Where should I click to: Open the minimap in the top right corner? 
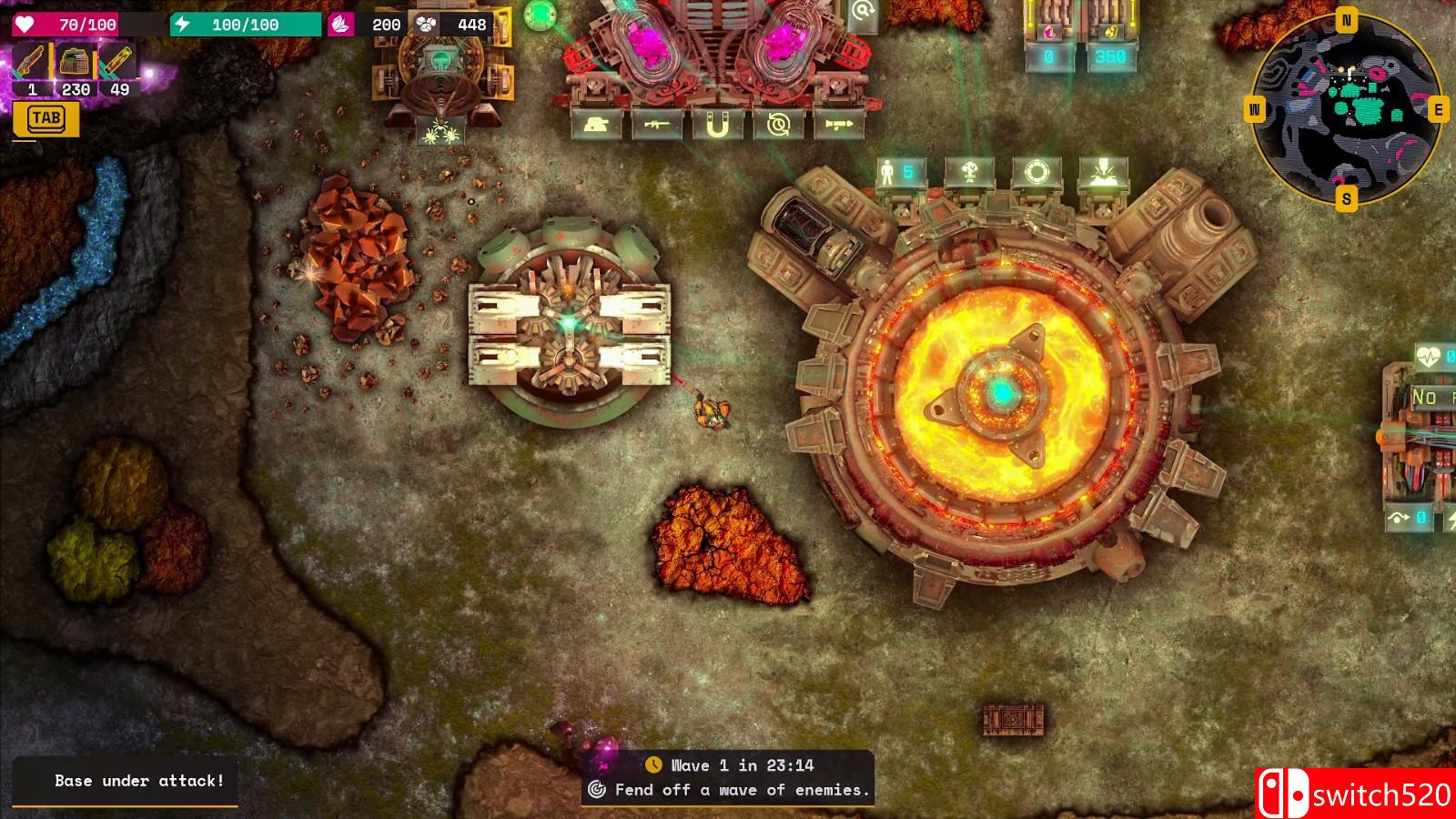coord(1347,109)
